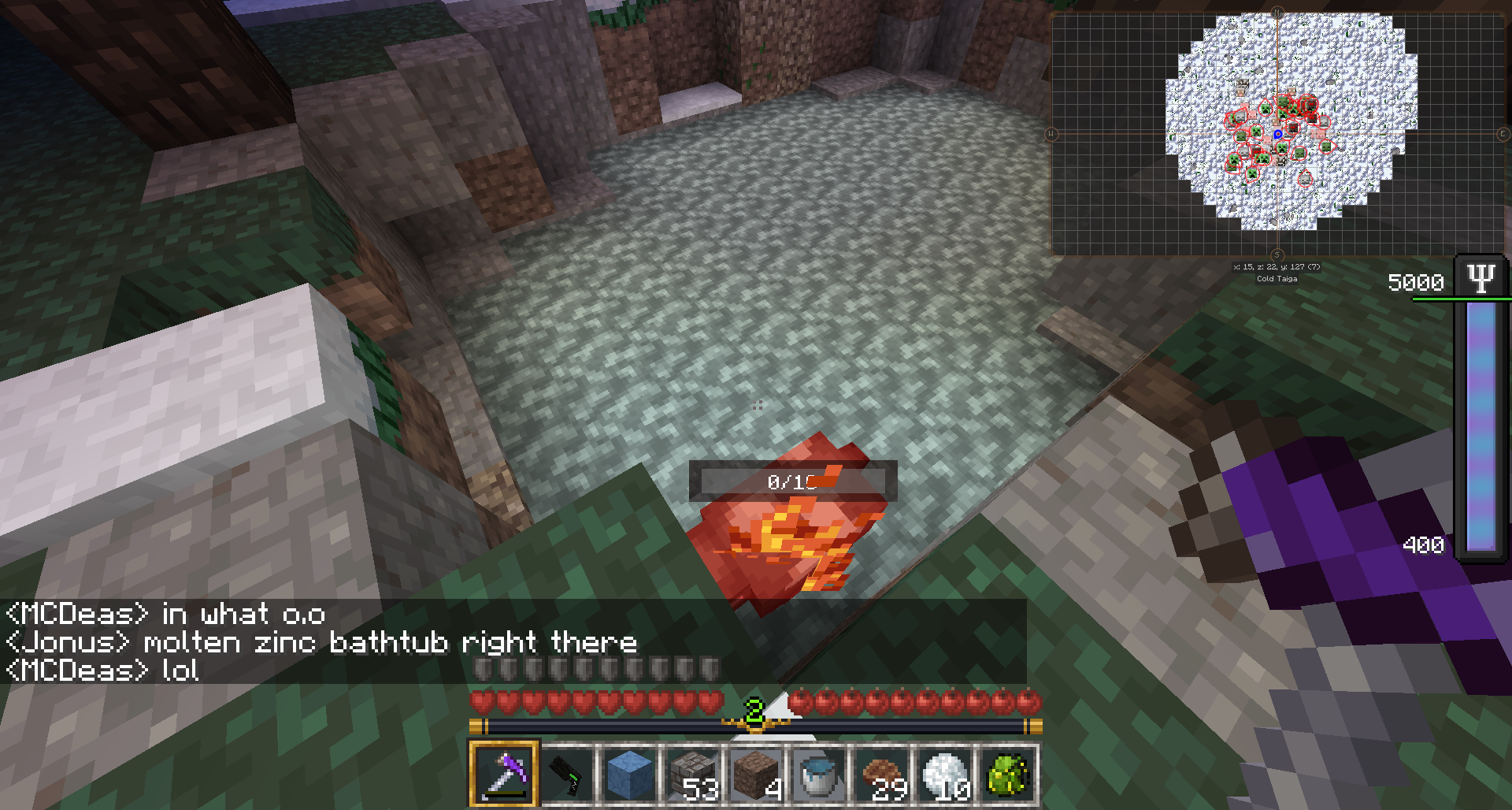Click the chat message from Jonus
1512x810 pixels.
[x=321, y=643]
